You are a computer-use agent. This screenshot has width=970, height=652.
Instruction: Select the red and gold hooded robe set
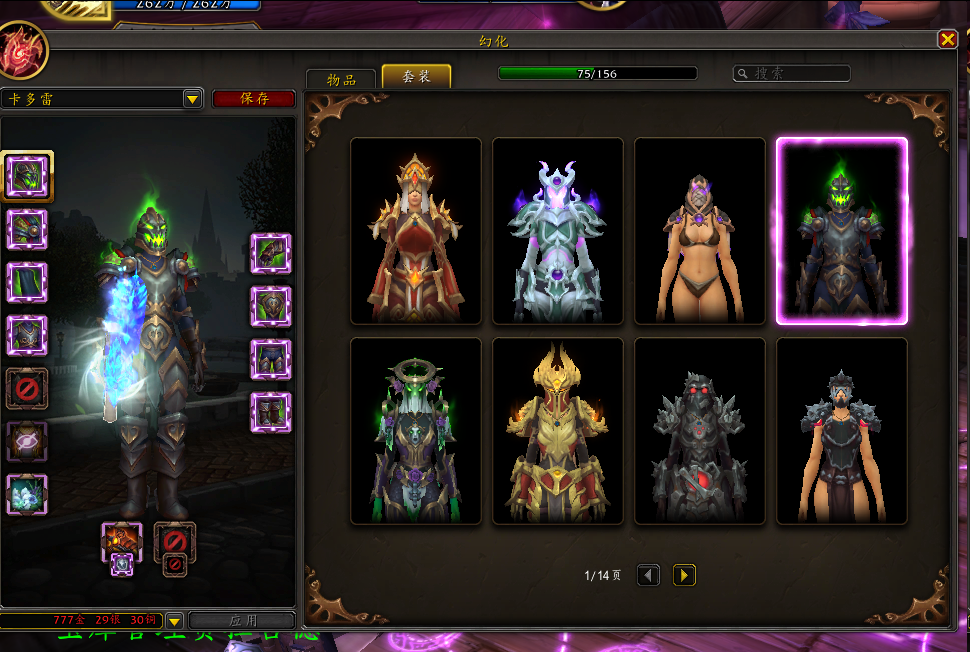point(416,231)
